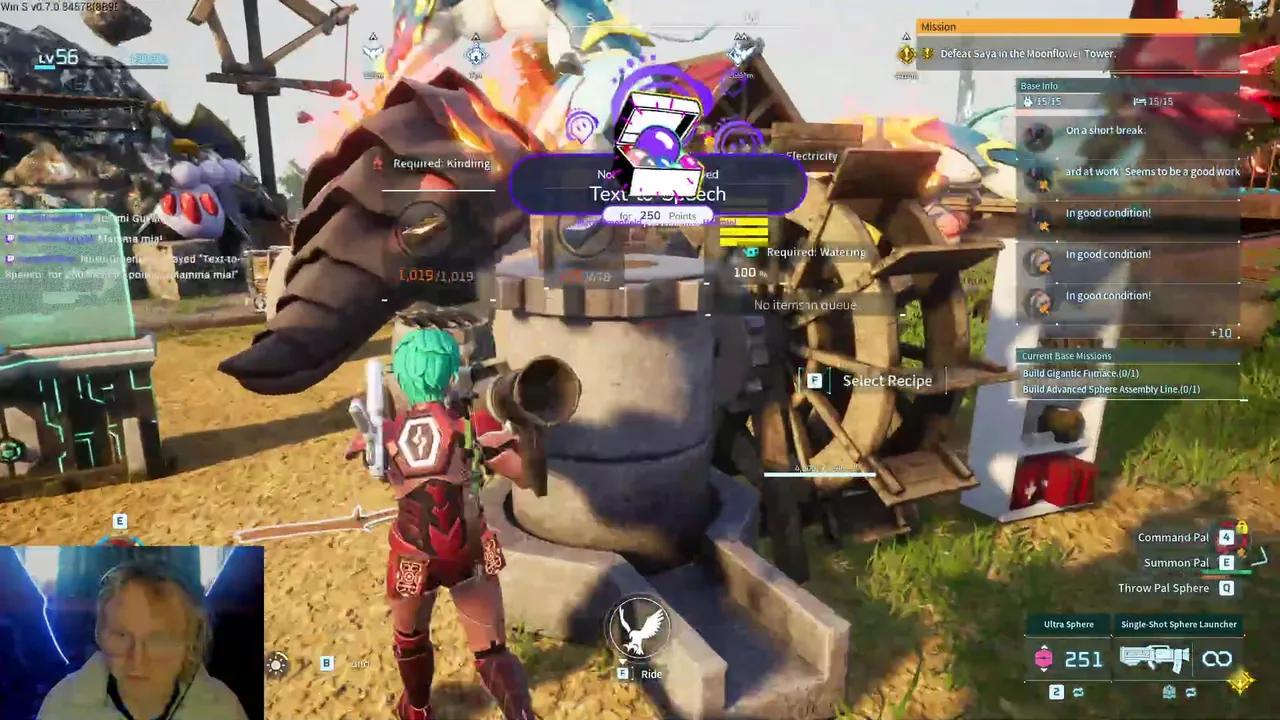Expand the Base Info panel
This screenshot has width=1280, height=720.
tap(1039, 86)
